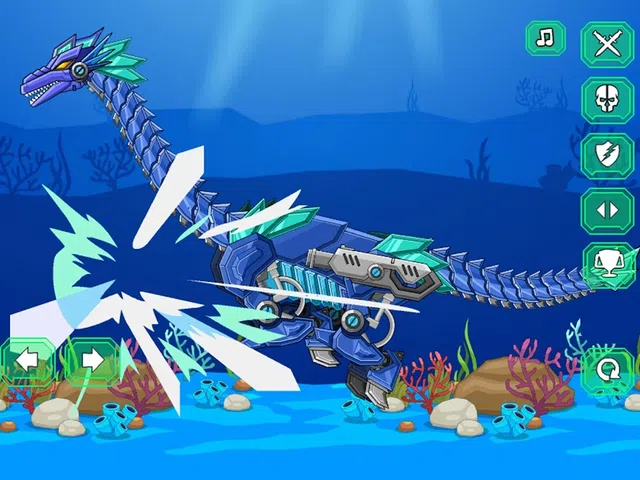
Task: Move left with the left arrow button
Action: point(26,359)
